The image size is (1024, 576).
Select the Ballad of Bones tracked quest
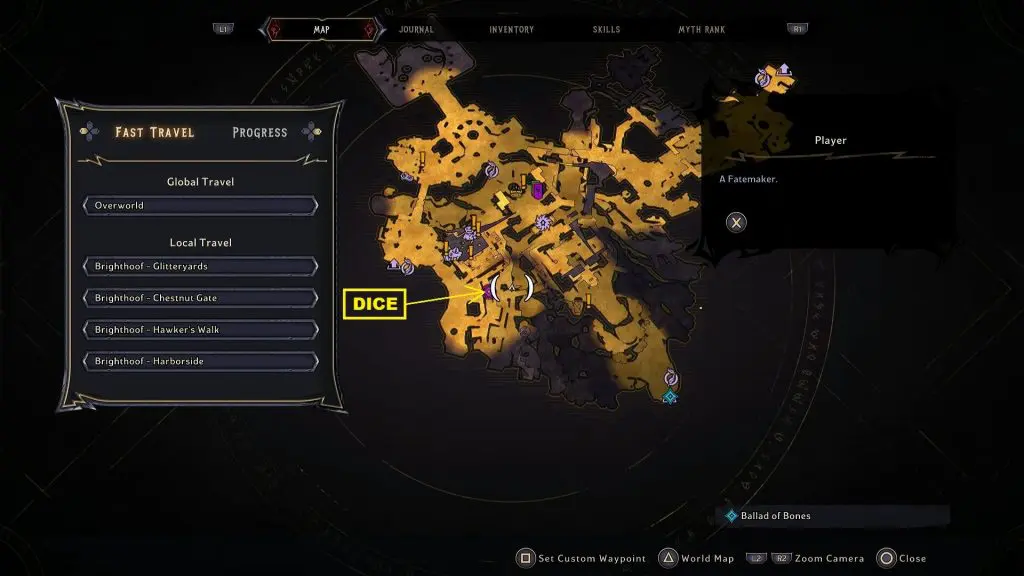tap(775, 516)
